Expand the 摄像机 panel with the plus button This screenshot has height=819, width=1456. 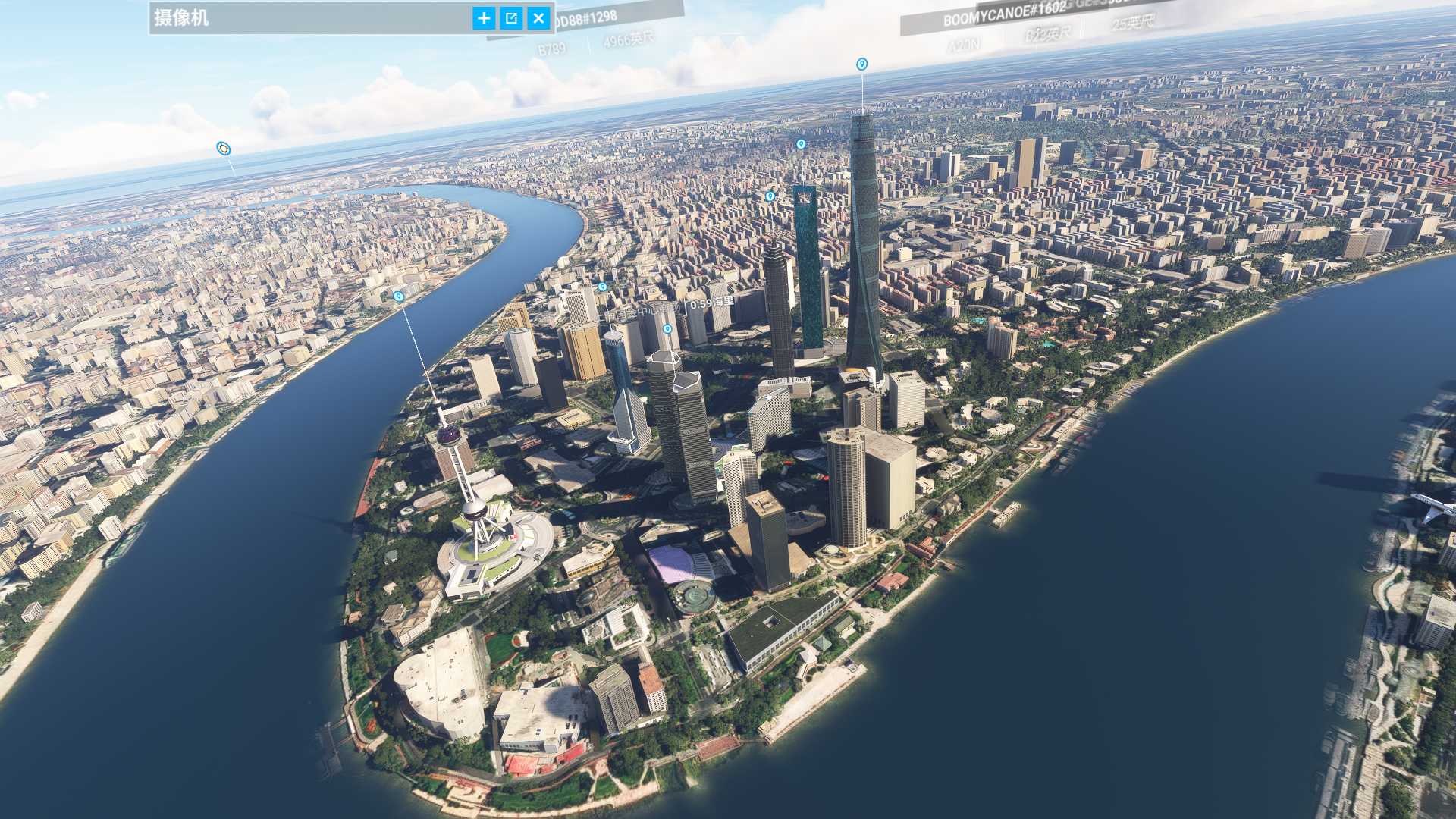[484, 18]
